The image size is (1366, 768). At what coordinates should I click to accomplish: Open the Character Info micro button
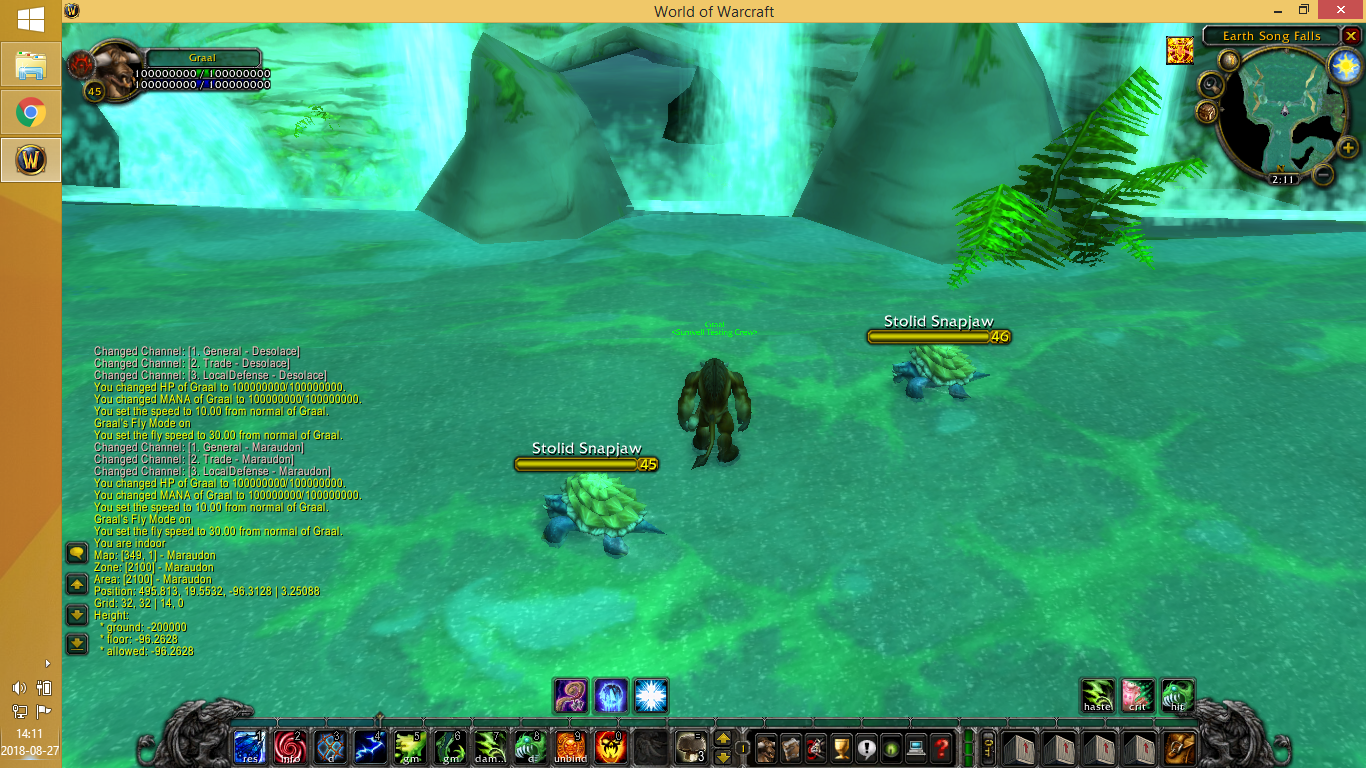[766, 748]
